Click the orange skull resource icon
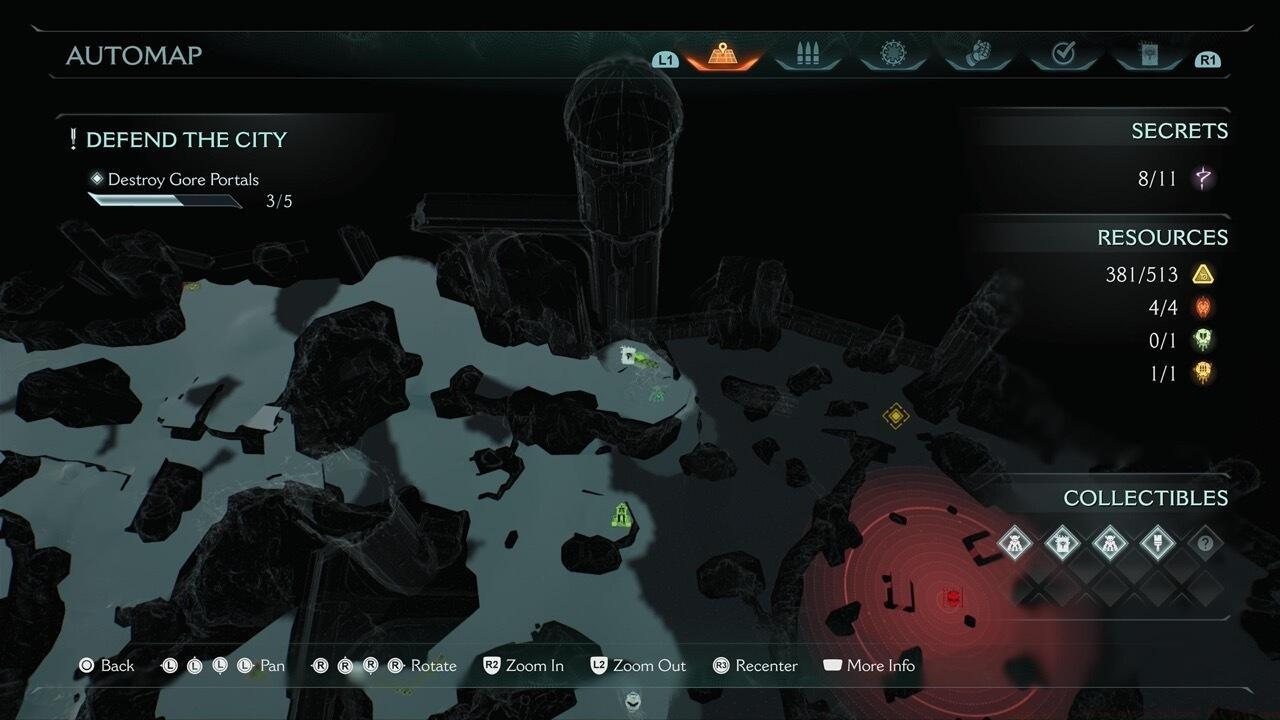 [1203, 373]
